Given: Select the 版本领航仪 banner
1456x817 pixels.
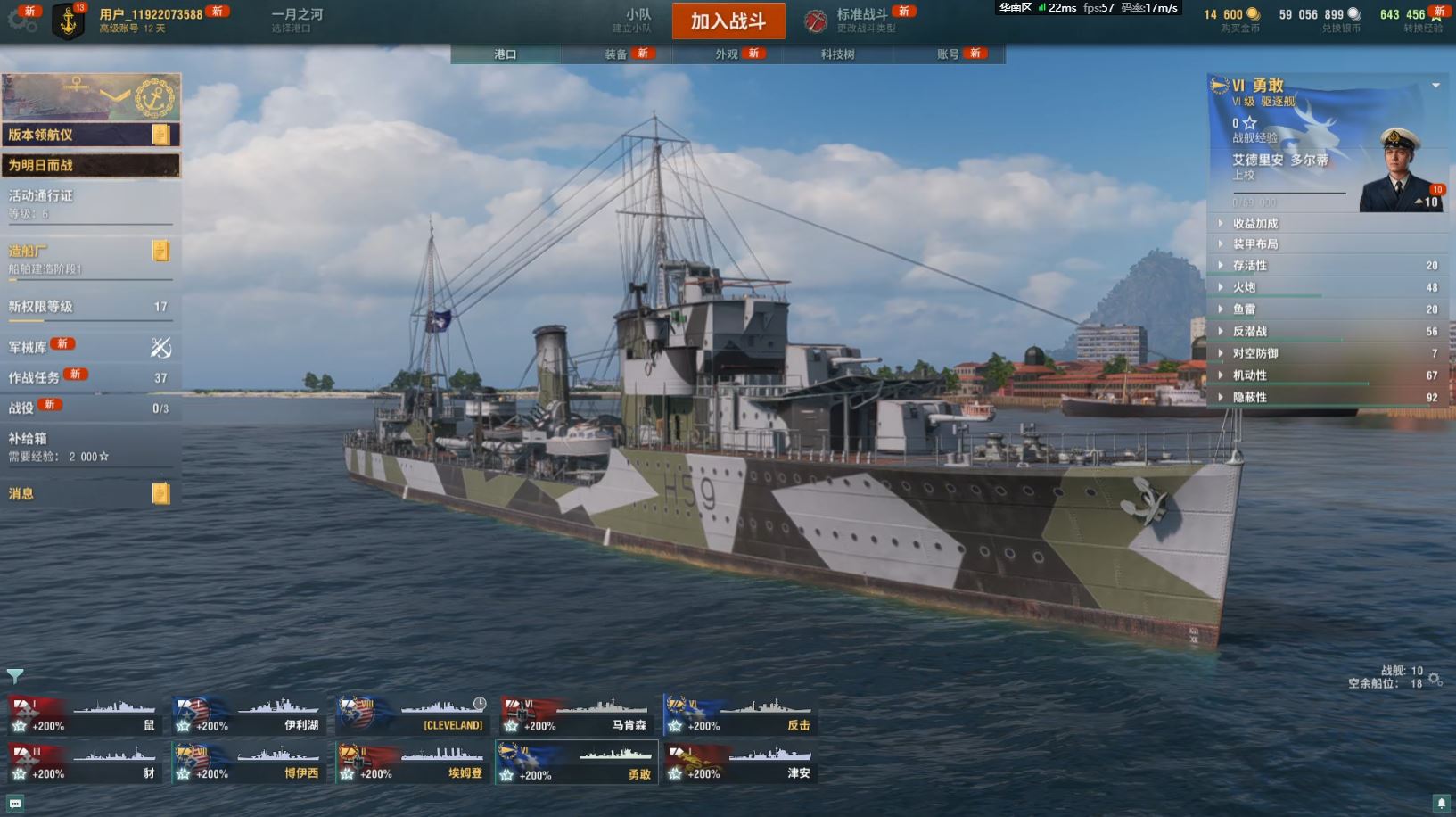Looking at the screenshot, I should click(x=89, y=135).
